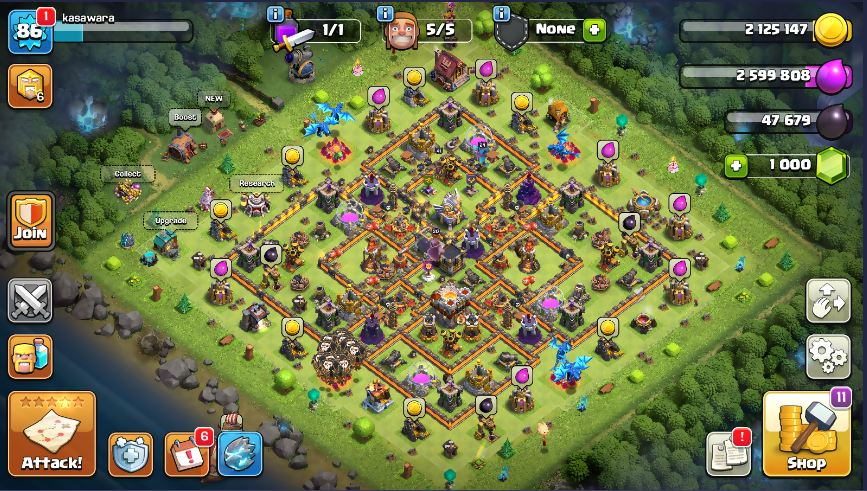867x491 pixels.
Task: Open the news notes button with alert
Action: point(728,454)
